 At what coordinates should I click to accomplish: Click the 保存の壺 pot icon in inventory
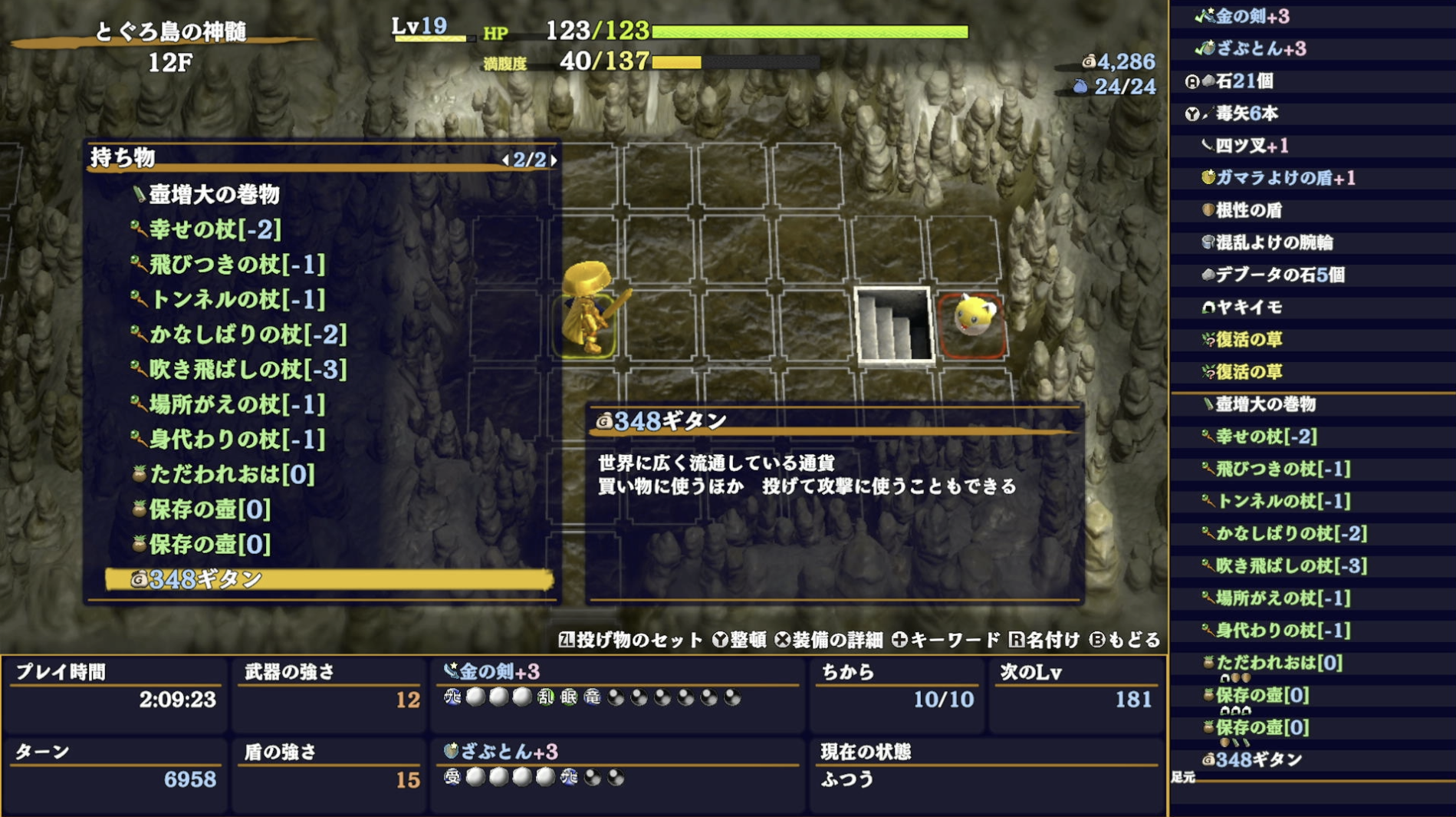(139, 509)
